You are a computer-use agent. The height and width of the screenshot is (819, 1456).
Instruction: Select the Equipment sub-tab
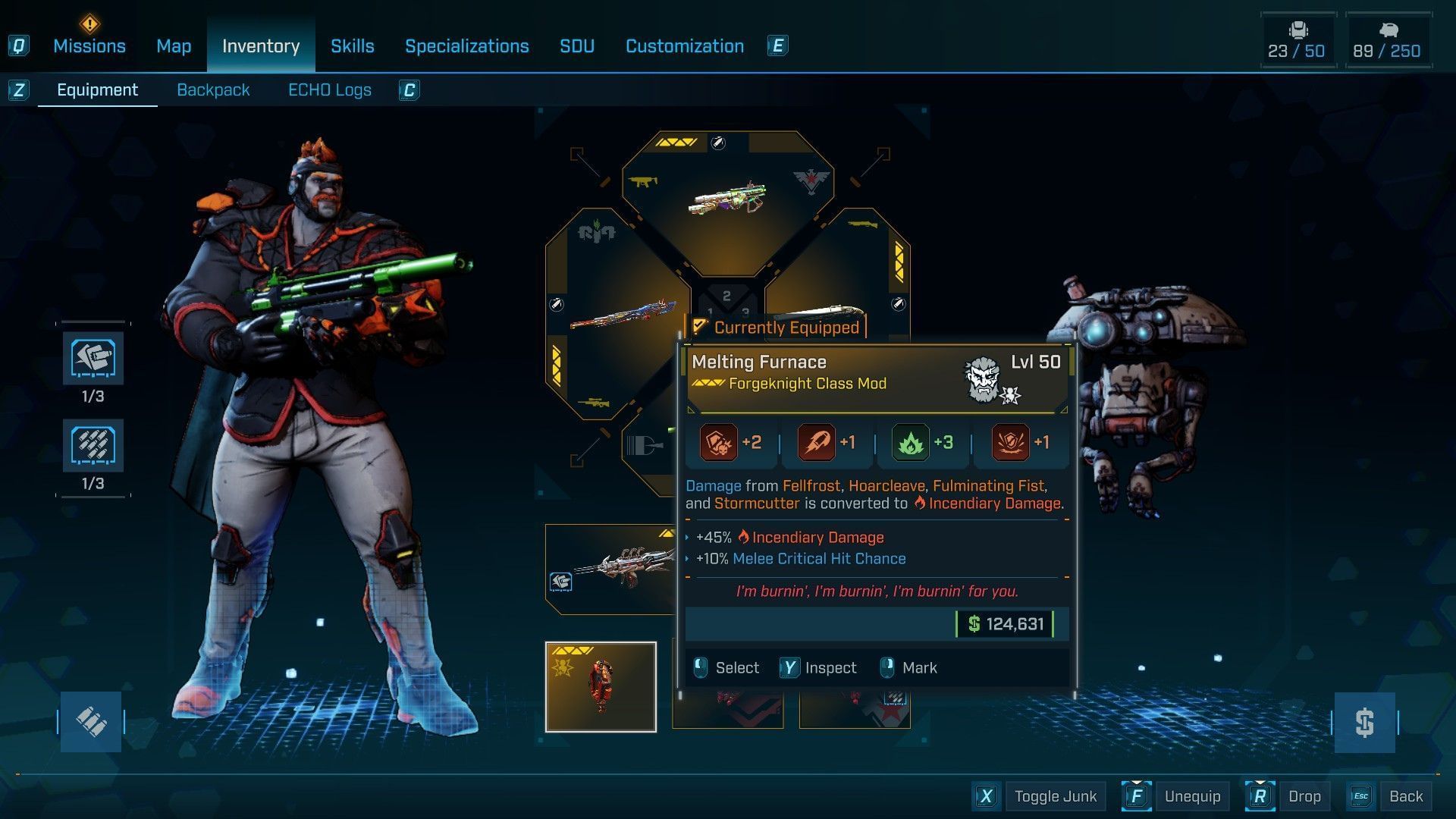[x=97, y=90]
